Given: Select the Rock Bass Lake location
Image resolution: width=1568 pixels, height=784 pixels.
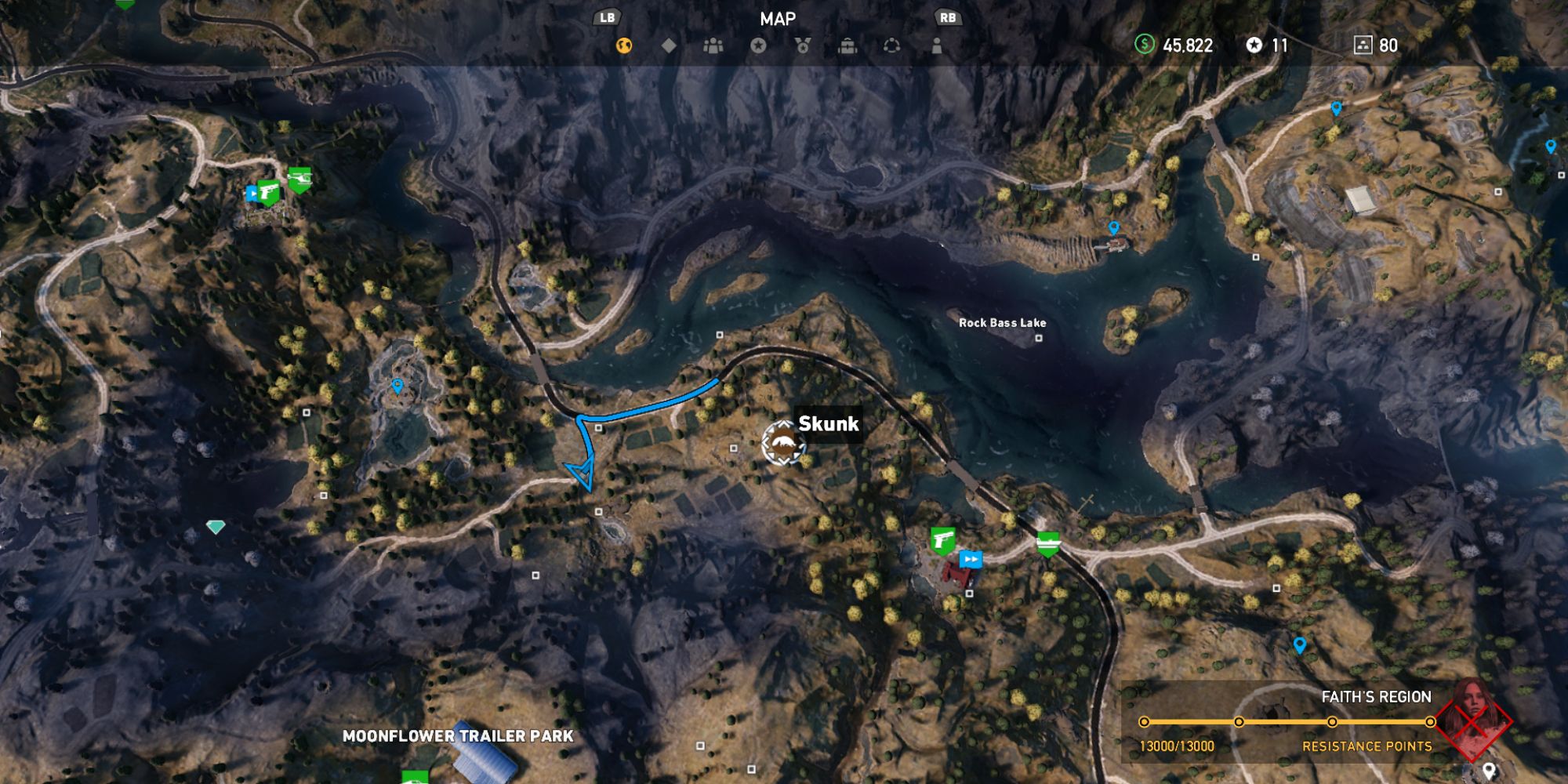Looking at the screenshot, I should [1002, 323].
